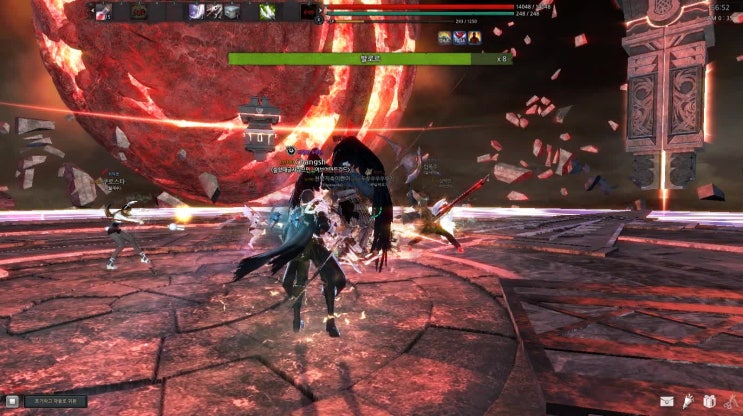Viewport: 743px width, 416px height.
Task: Open the mail envelope icon
Action: [666, 402]
